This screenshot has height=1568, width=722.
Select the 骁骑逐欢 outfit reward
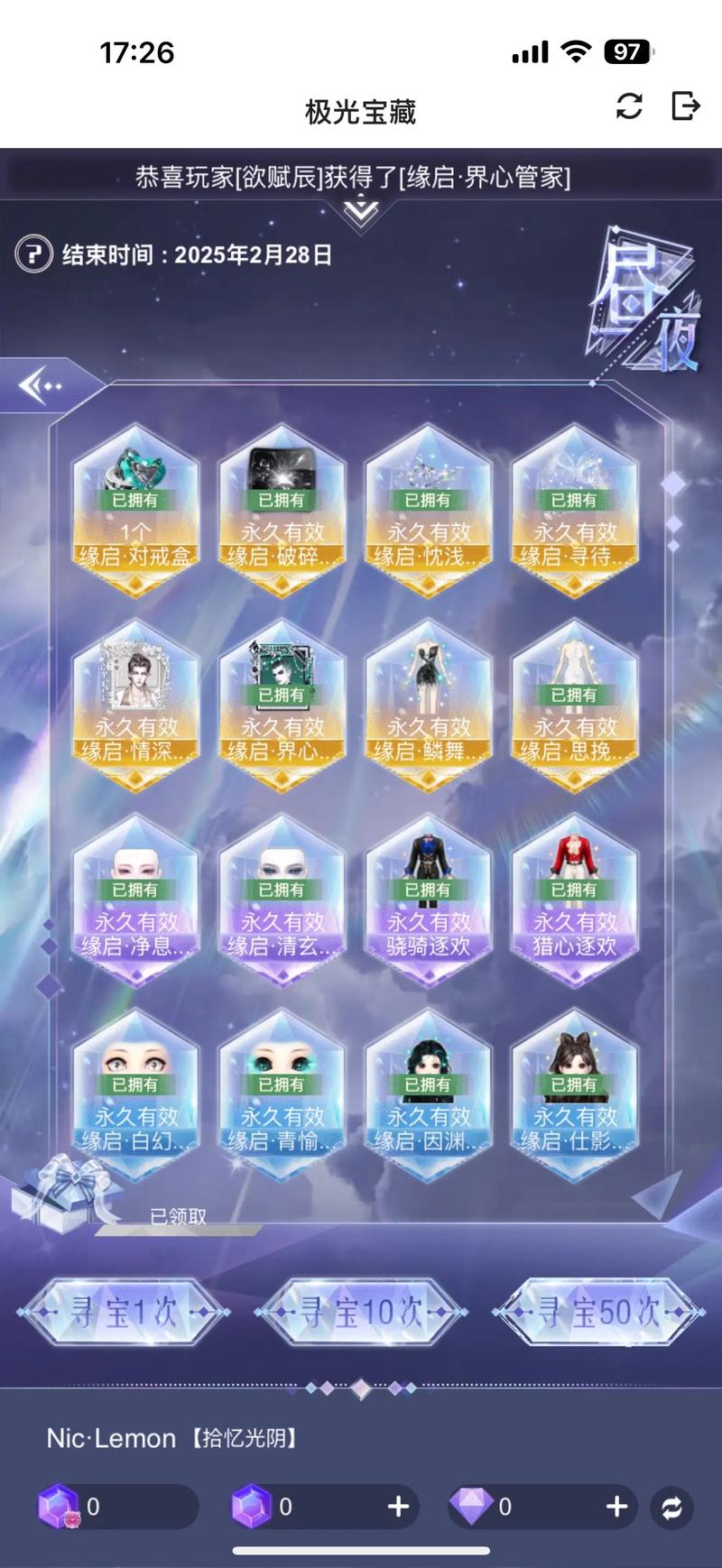[x=428, y=901]
